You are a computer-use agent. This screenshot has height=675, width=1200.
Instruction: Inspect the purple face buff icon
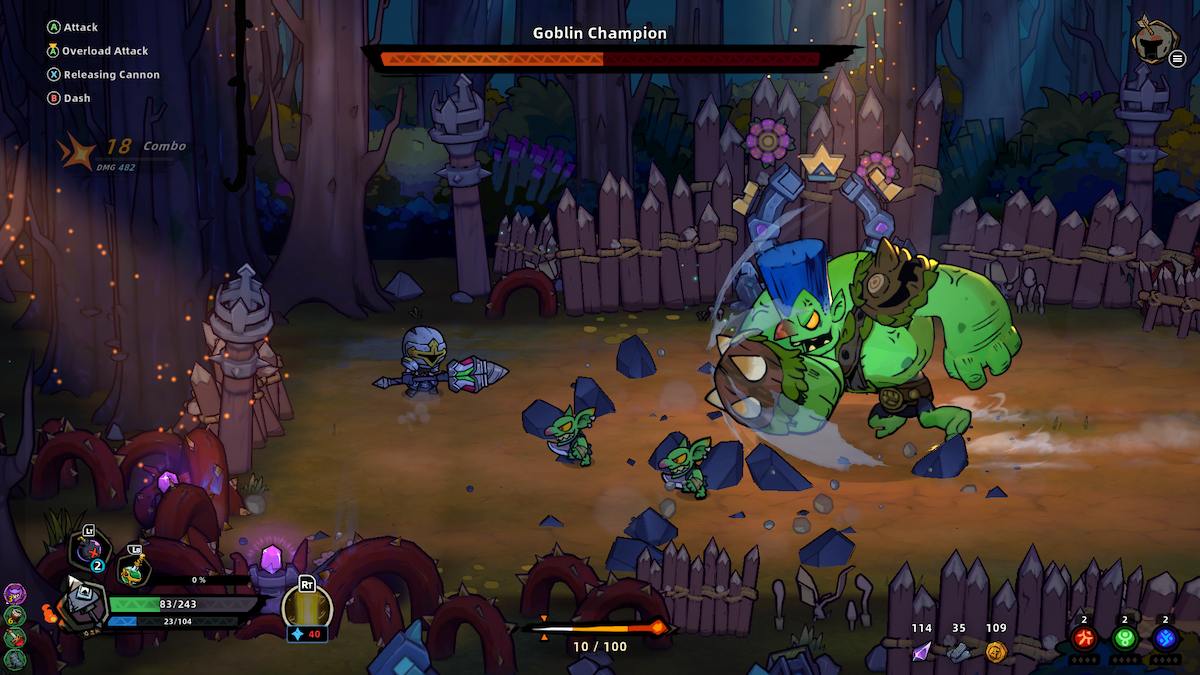(x=14, y=594)
